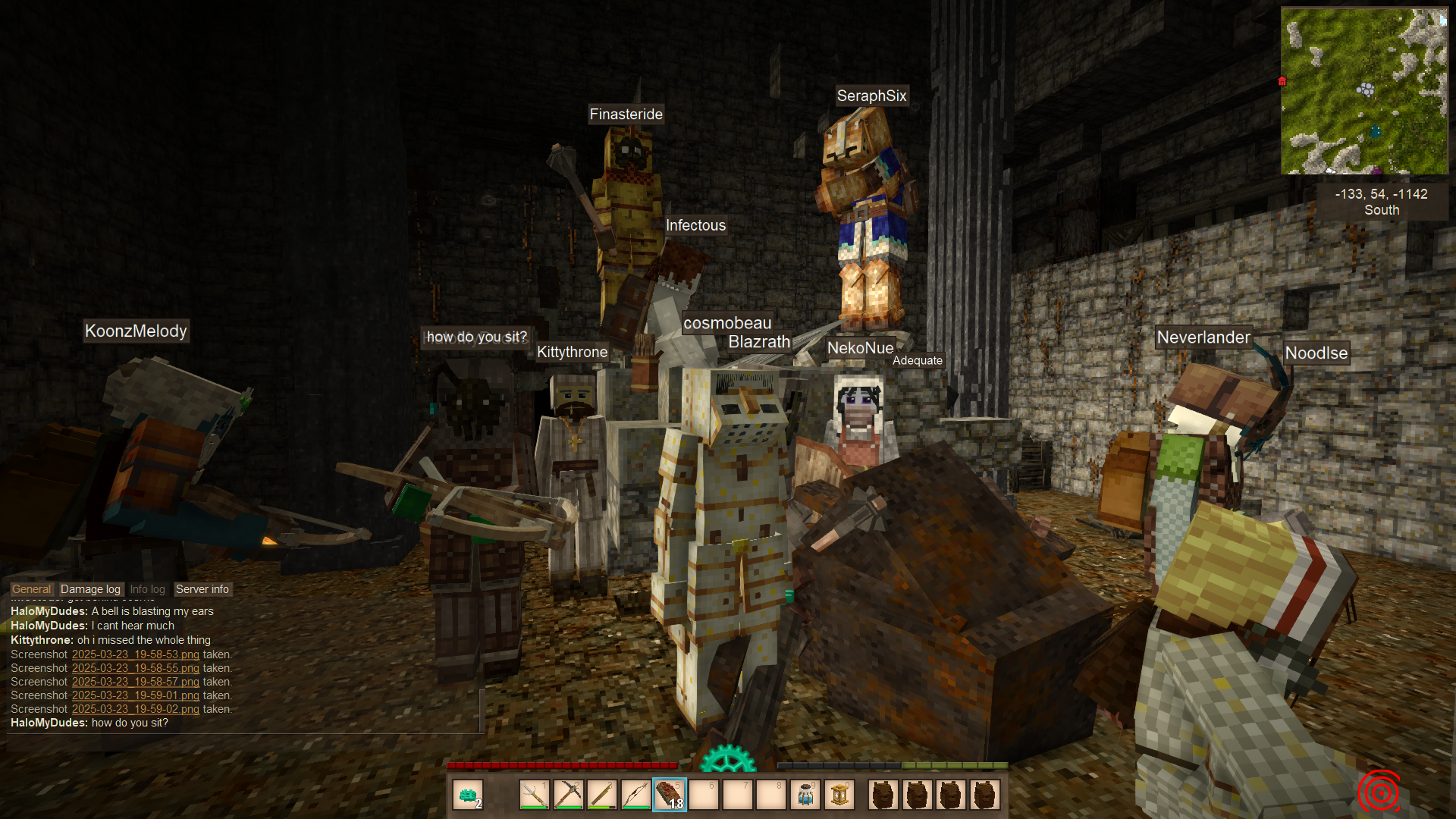Viewport: 1456px width, 819px height.
Task: Equip the bow from the hotbar
Action: (x=635, y=795)
